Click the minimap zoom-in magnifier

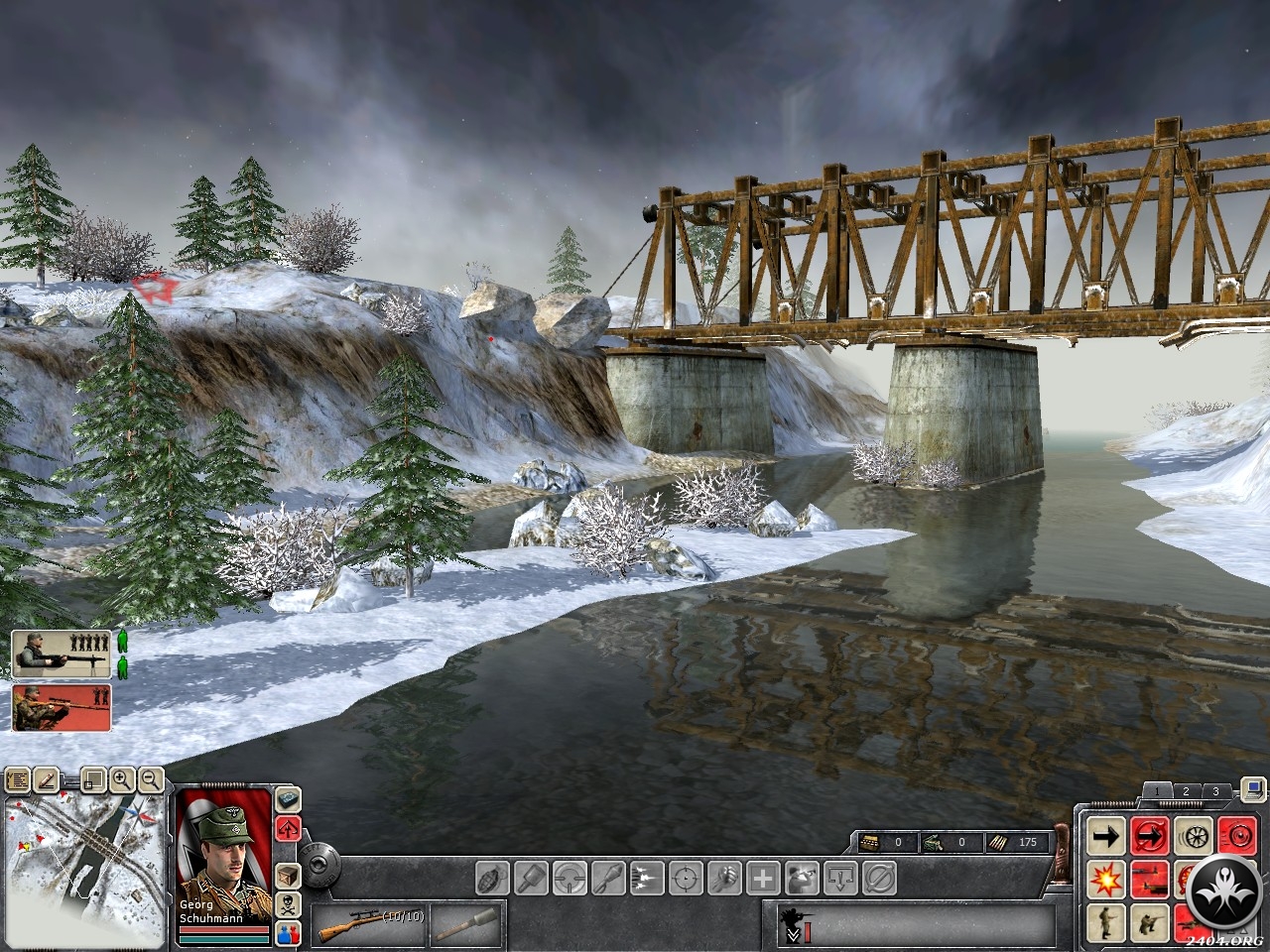pyautogui.click(x=122, y=780)
